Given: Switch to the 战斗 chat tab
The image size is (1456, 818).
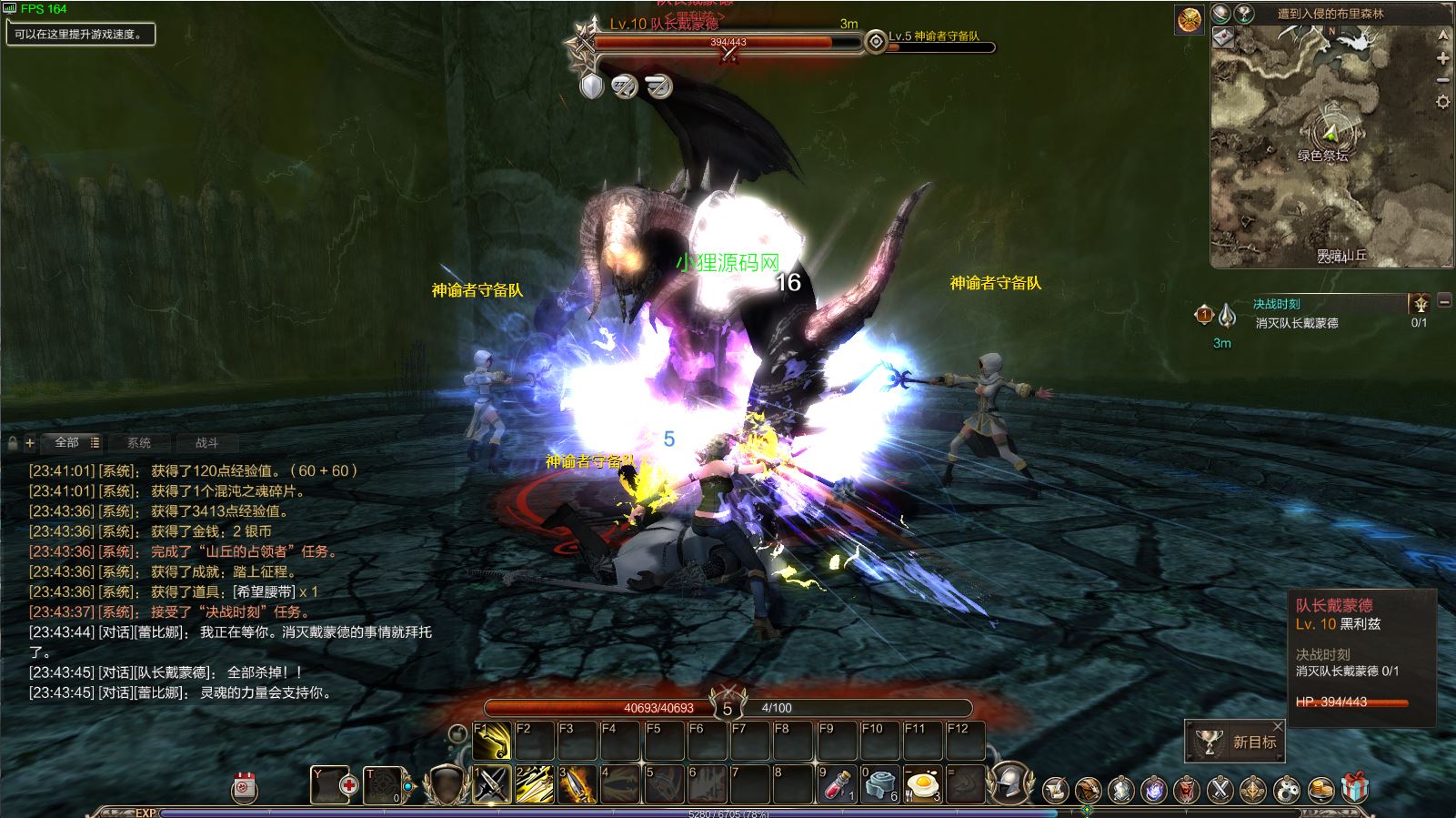Looking at the screenshot, I should point(207,443).
